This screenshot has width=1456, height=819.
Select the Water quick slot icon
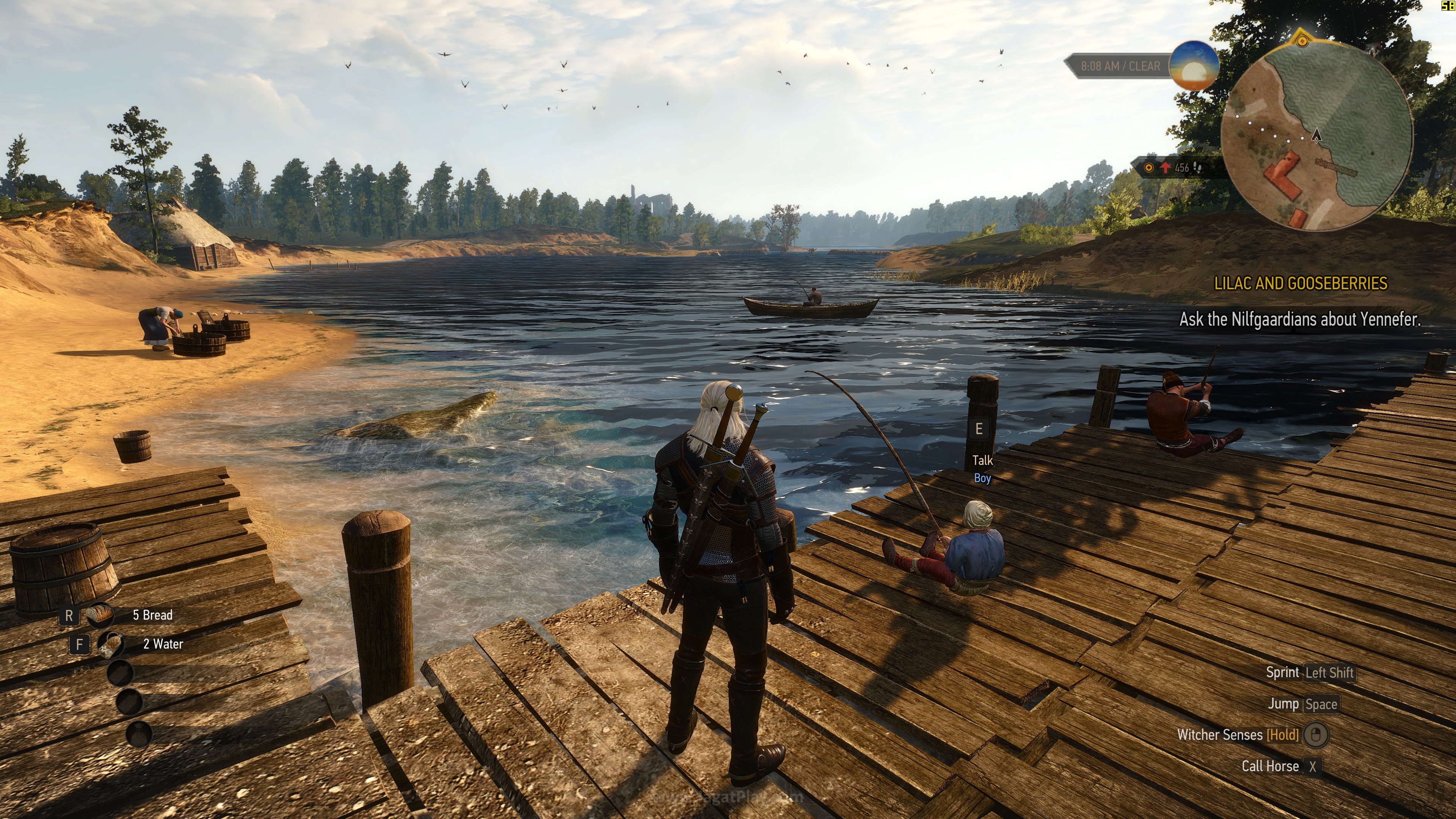pos(111,644)
